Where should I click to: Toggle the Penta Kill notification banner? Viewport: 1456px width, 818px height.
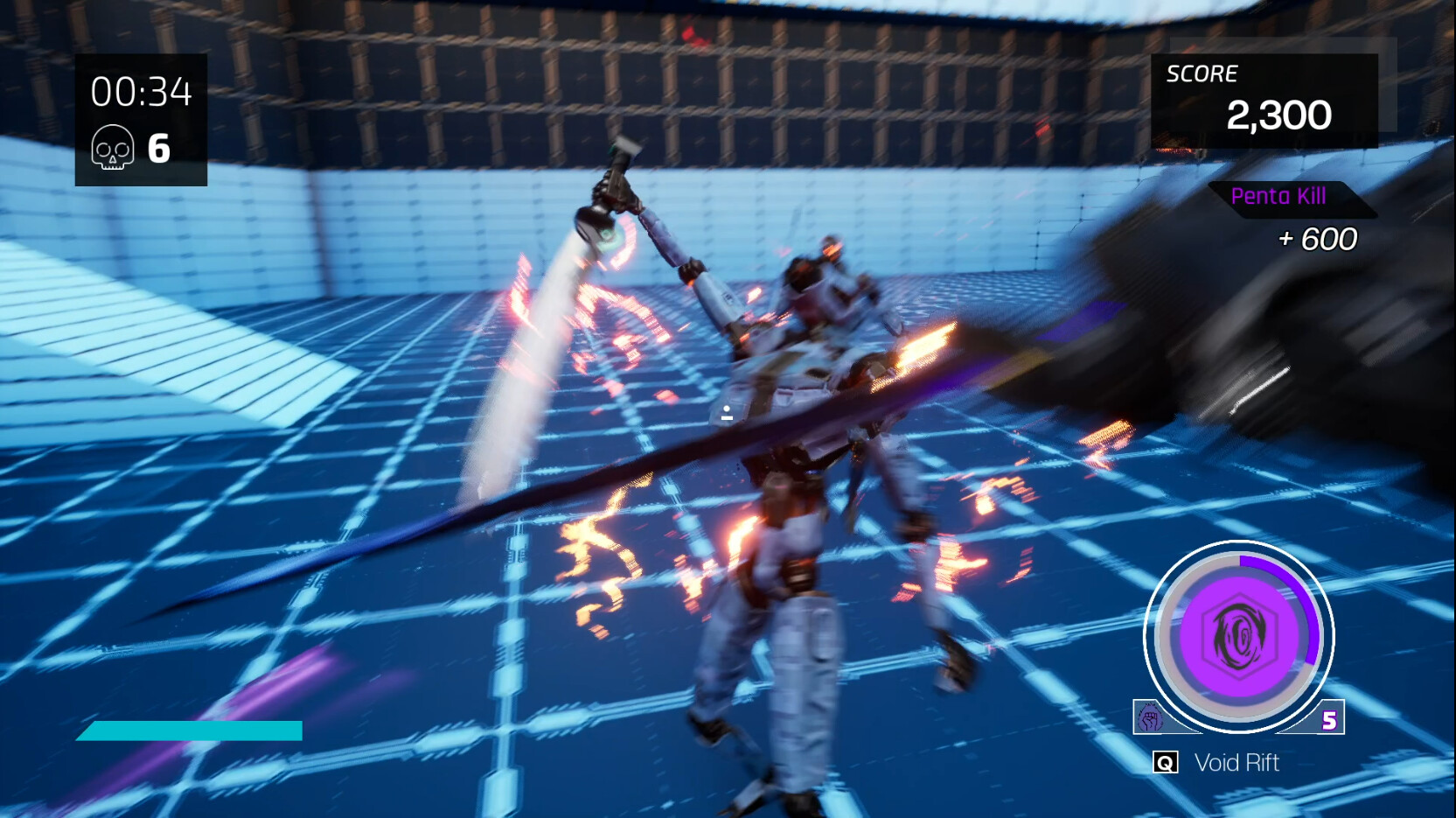coord(1279,196)
